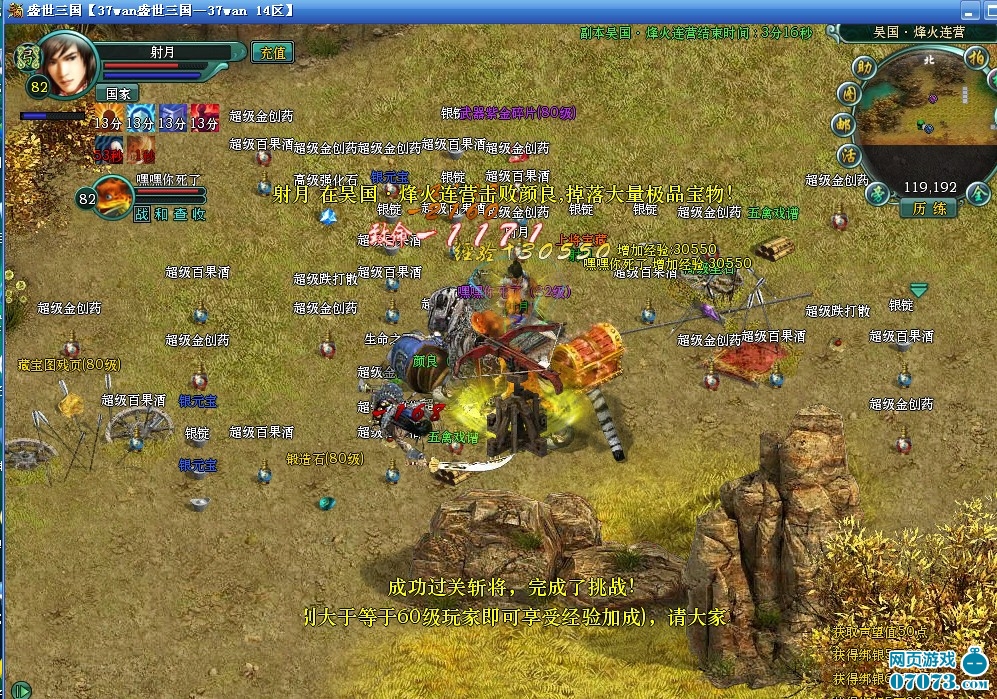The image size is (997, 699).
Task: Open the 助 helper button beside the minimap
Action: pos(864,67)
